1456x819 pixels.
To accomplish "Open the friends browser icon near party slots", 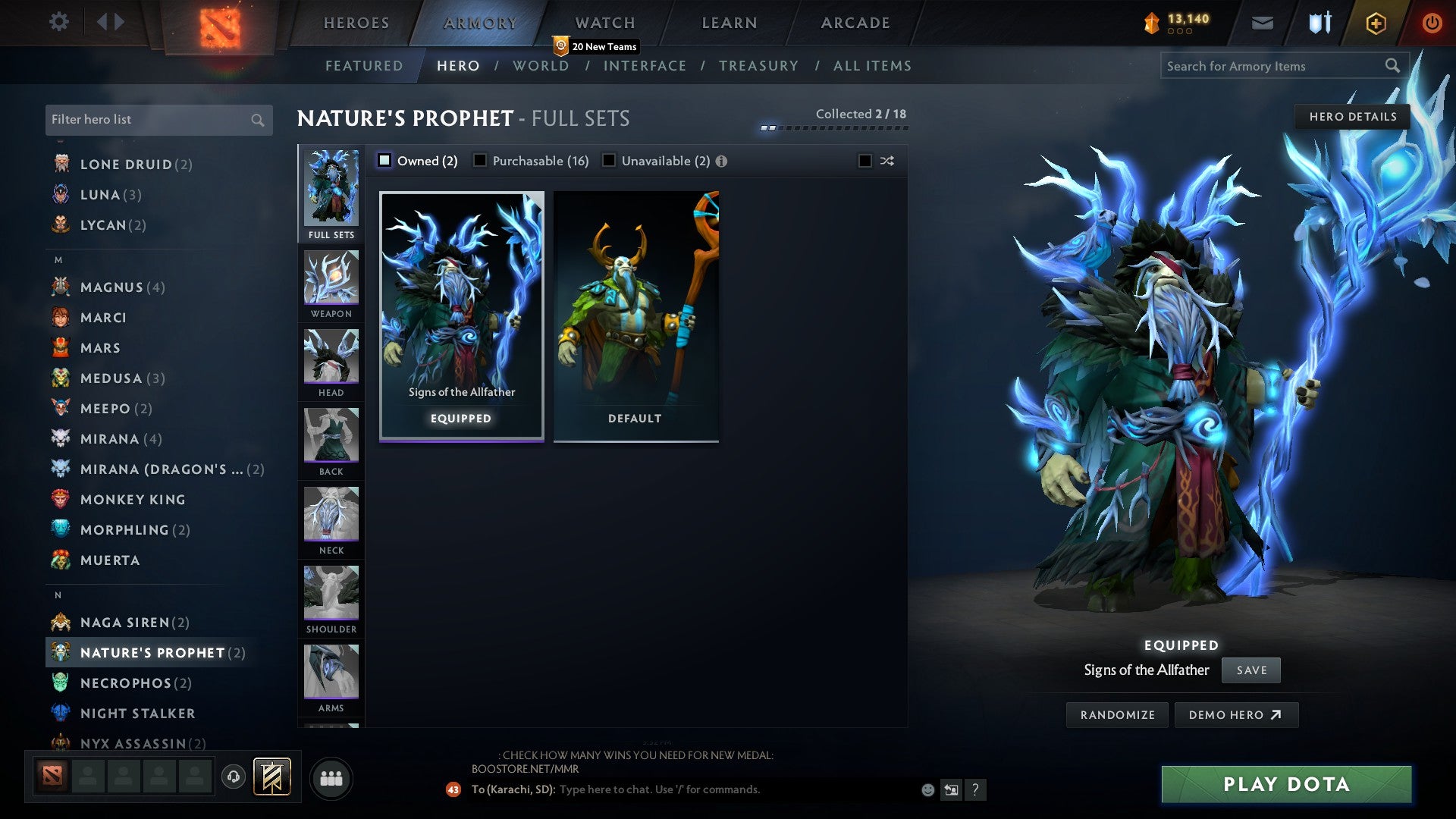I will coord(331,777).
